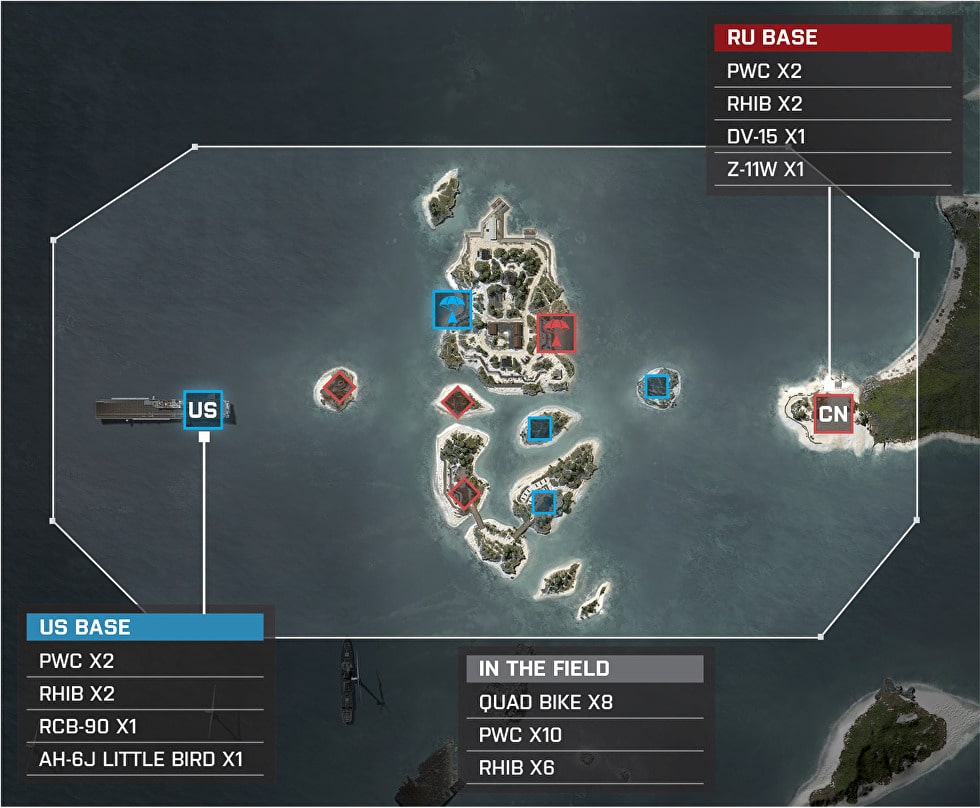This screenshot has height=808, width=980.
Task: Choose the blue parachute drop marker
Action: point(452,309)
